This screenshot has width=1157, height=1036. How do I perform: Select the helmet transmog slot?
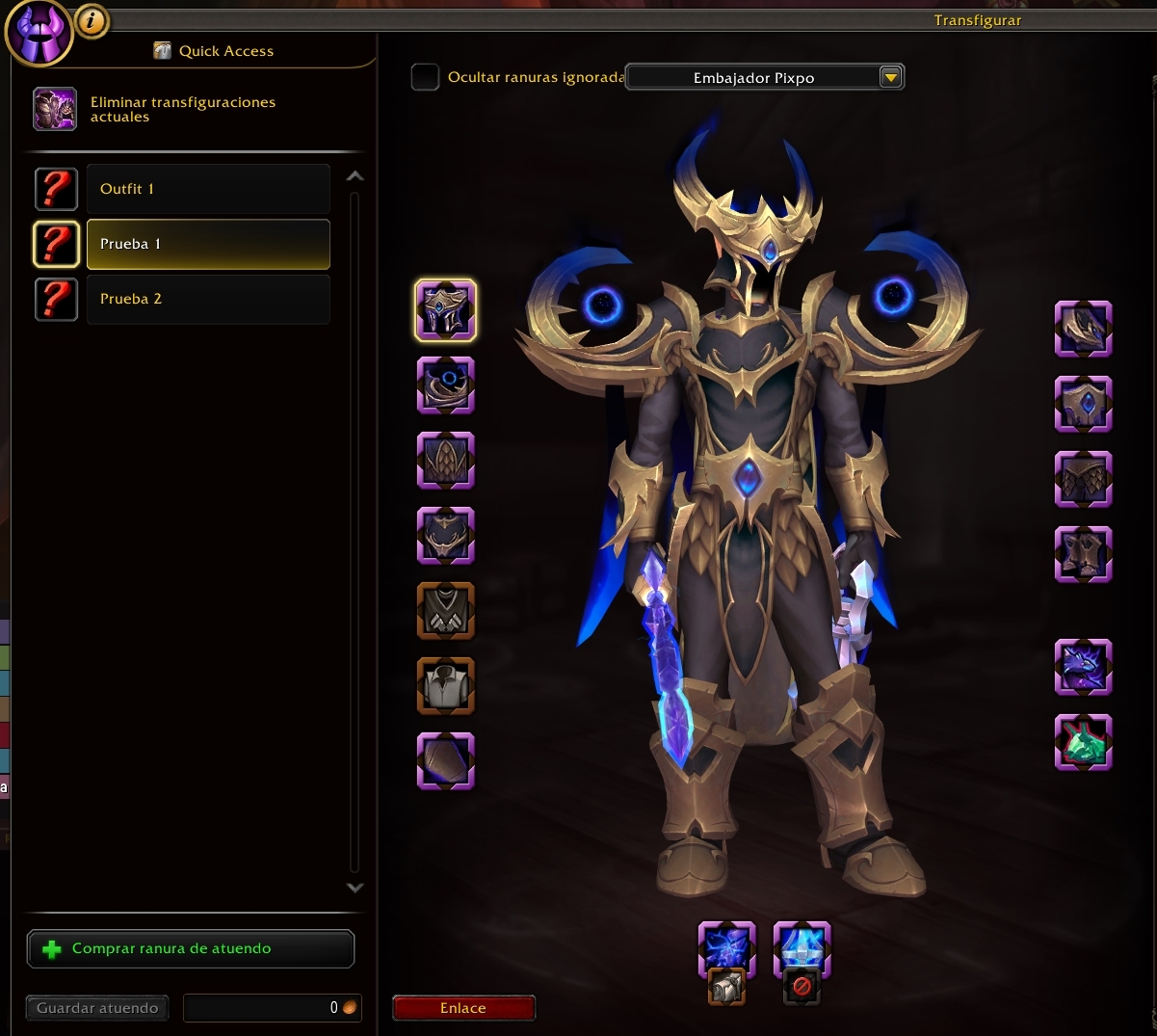[445, 310]
